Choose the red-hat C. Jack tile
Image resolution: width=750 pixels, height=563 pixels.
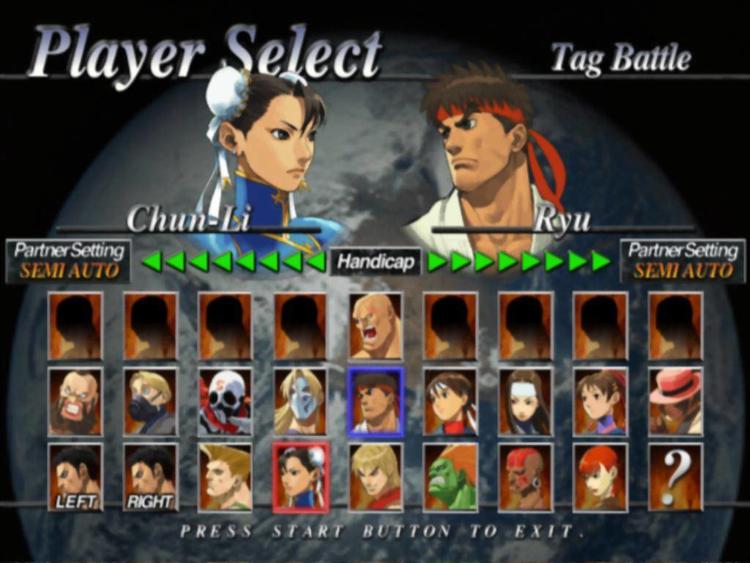coord(675,401)
